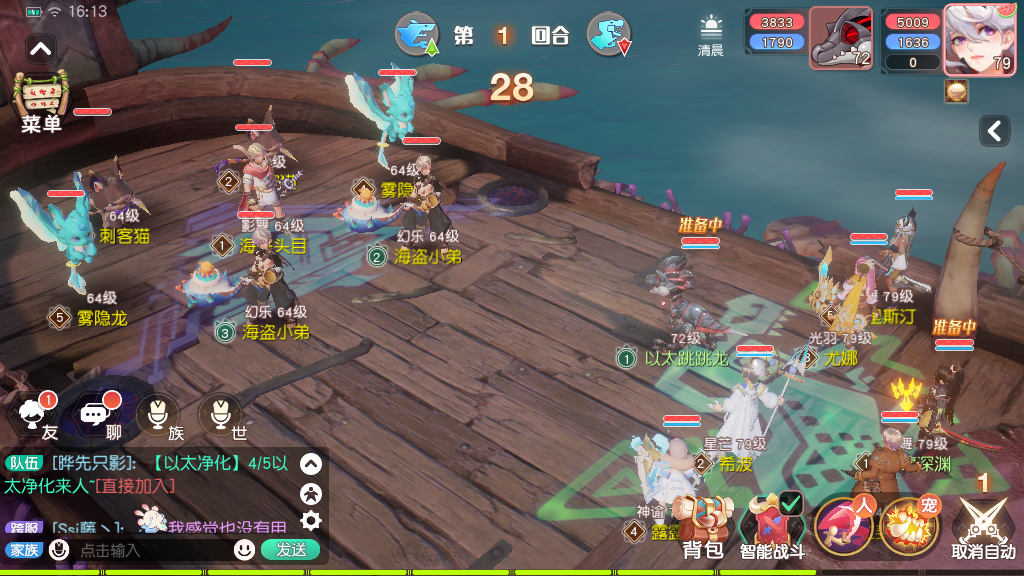The image size is (1024, 576).
Task: Collapse the top-left panel with the up arrow
Action: pos(41,48)
